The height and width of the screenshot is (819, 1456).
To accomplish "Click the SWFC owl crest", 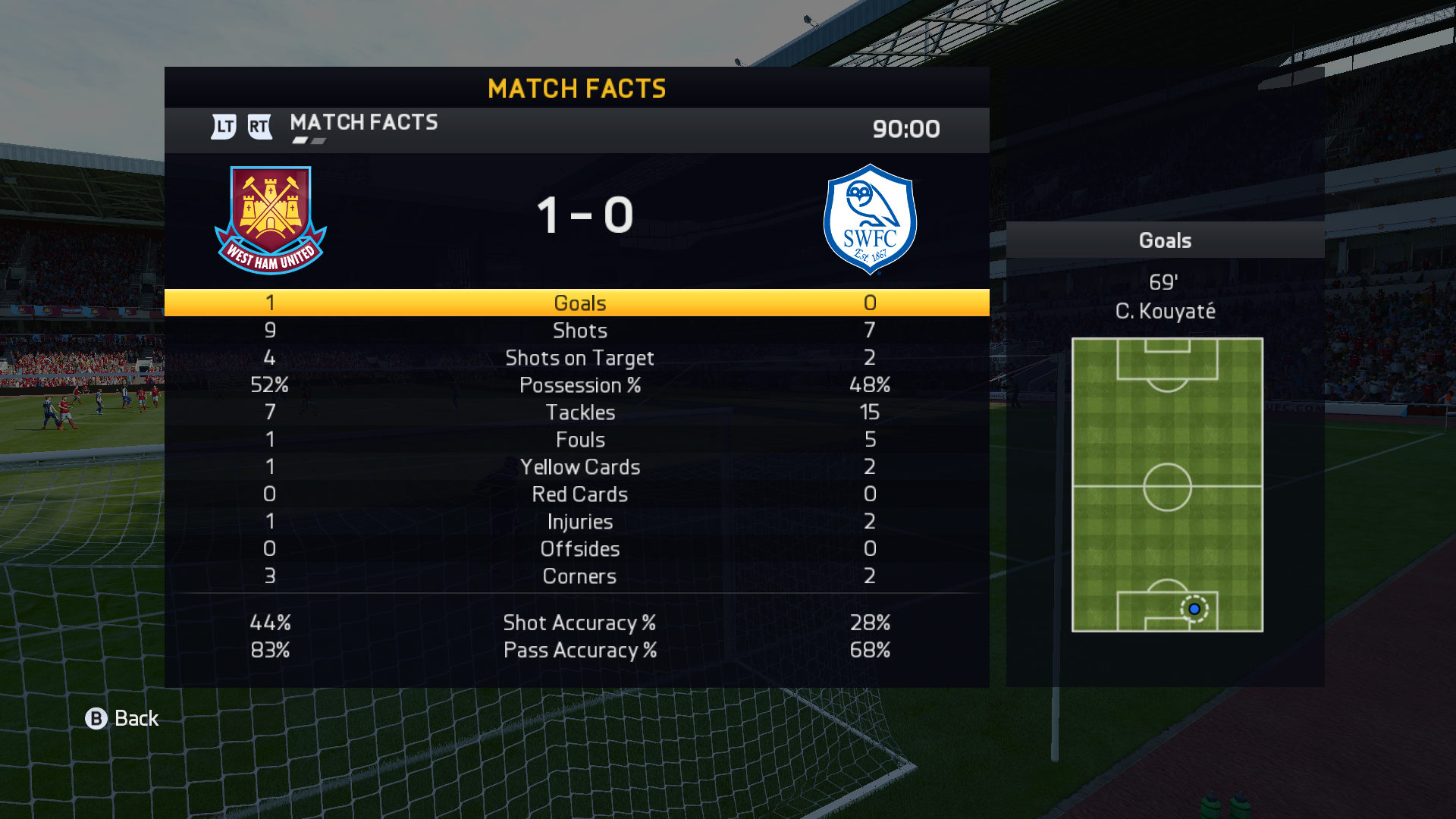I will coord(870,219).
